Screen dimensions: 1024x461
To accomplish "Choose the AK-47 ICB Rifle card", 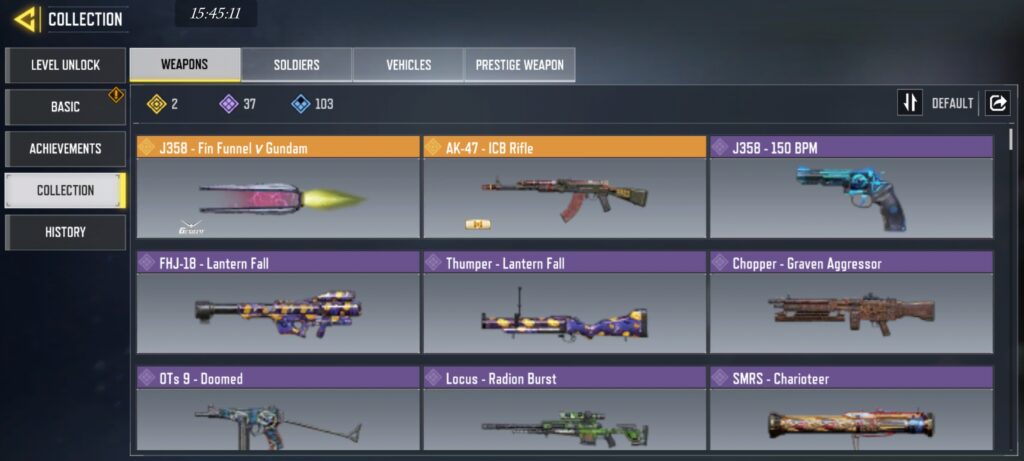I will (x=564, y=187).
